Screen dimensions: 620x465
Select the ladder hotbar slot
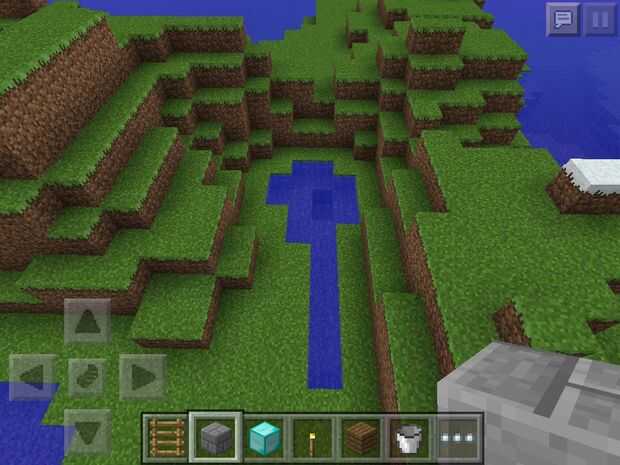click(x=166, y=437)
